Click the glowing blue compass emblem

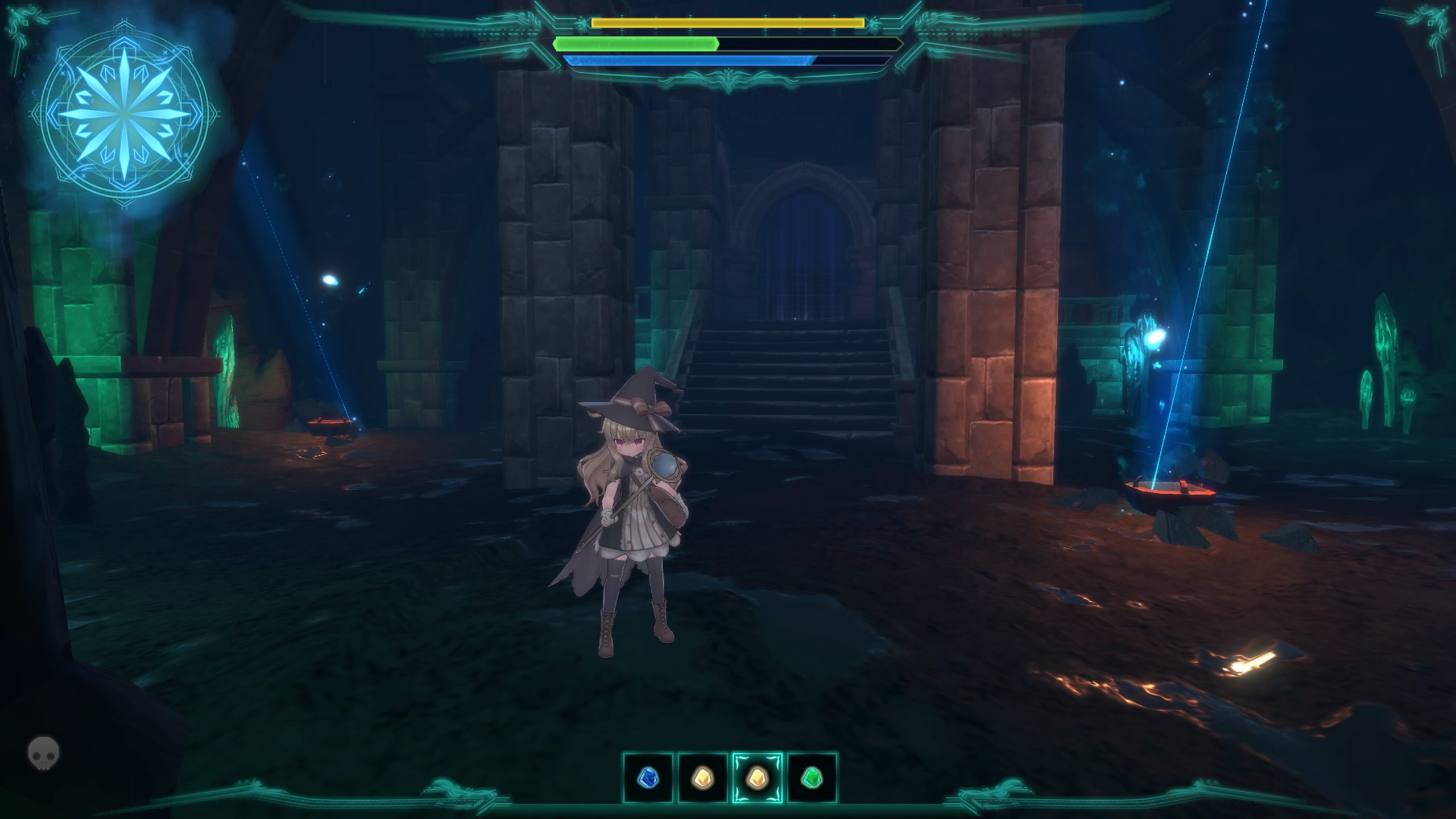pos(125,114)
